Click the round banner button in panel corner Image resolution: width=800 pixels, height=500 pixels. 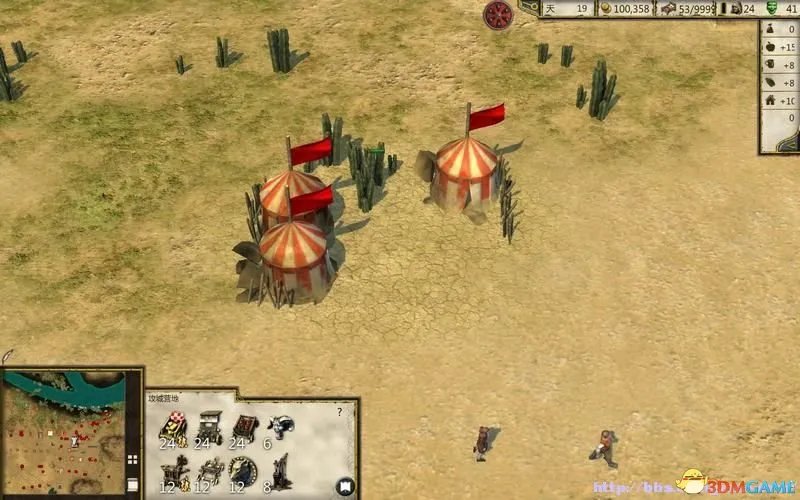point(344,487)
